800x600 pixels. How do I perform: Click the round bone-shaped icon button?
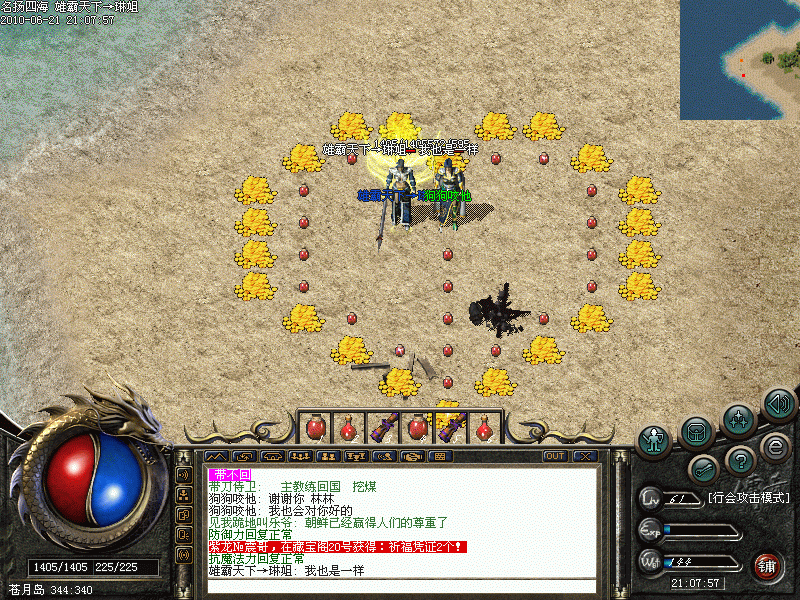tap(703, 468)
